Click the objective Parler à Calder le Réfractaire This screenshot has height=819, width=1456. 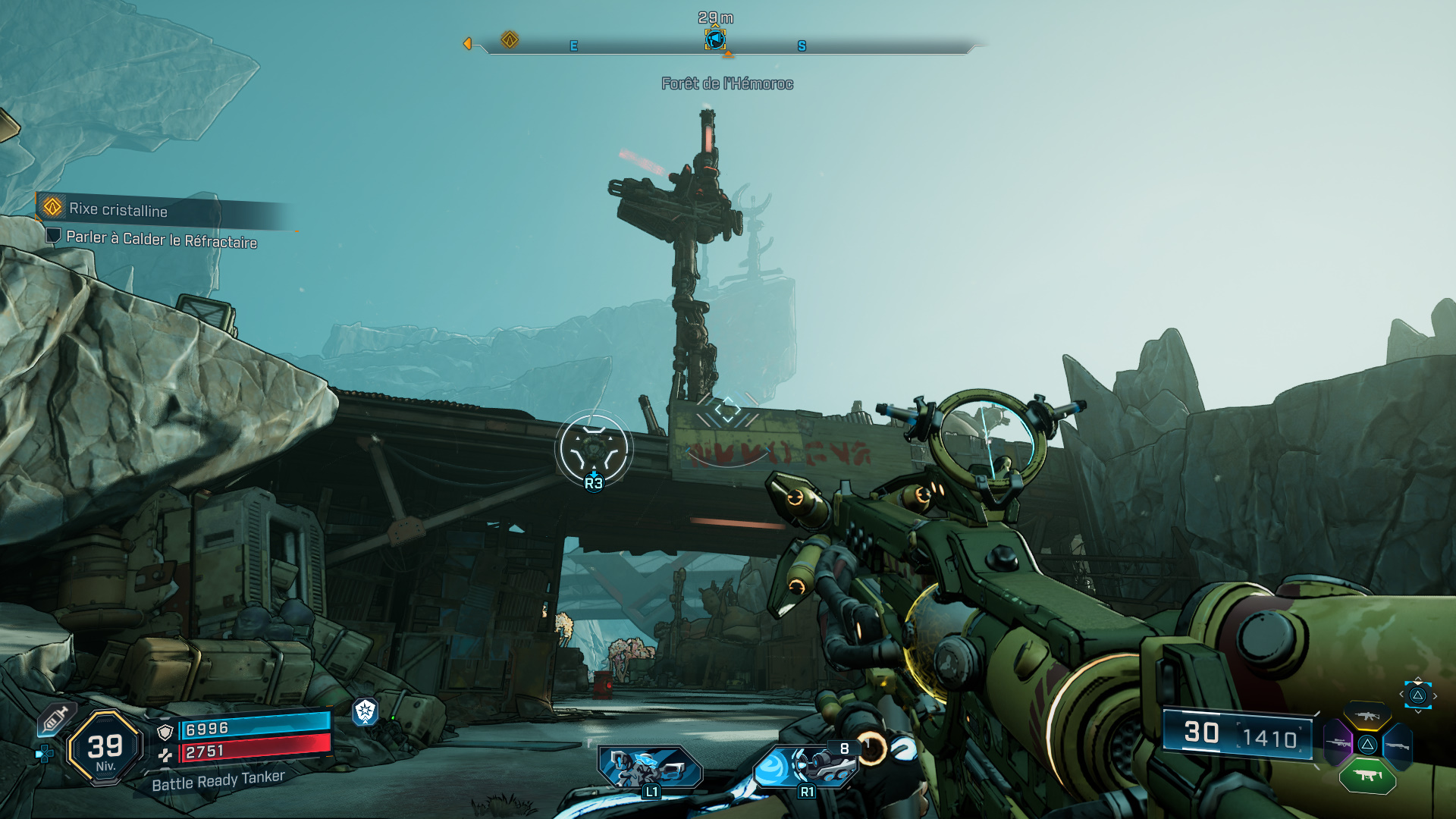click(161, 240)
